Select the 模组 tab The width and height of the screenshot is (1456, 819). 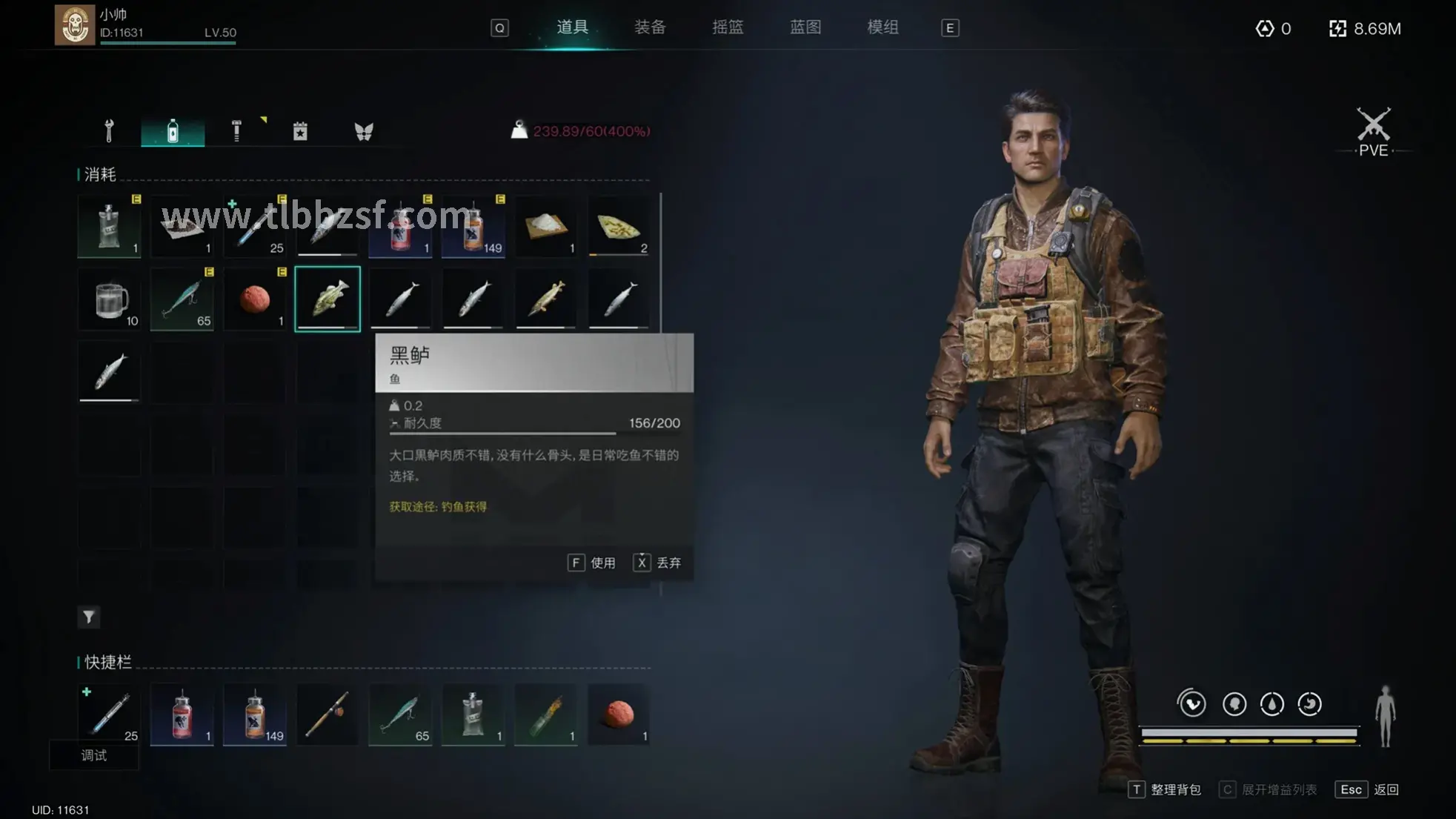(882, 27)
